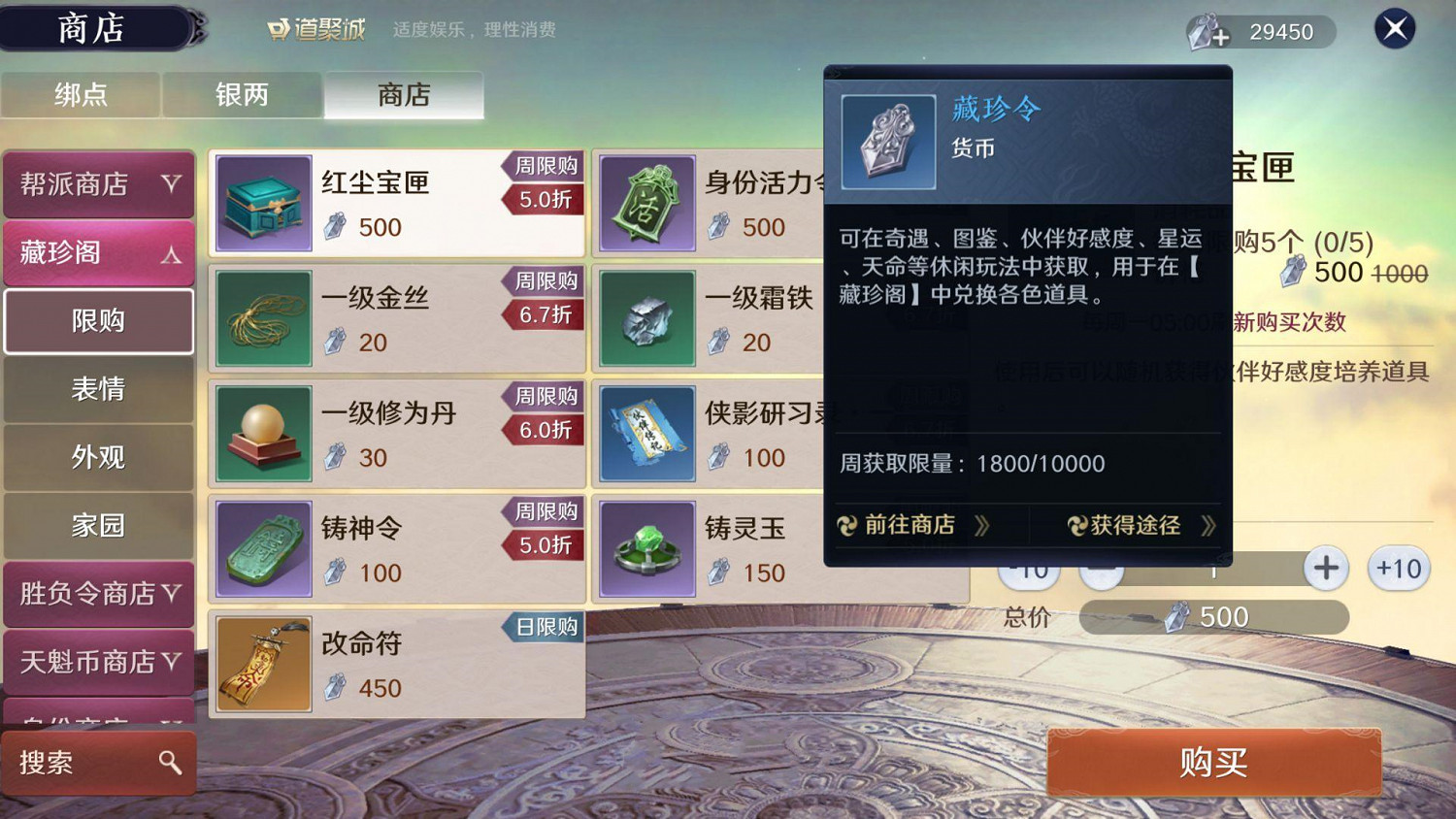Select the 铸神令 jade tablet icon
This screenshot has height=819, width=1456.
click(262, 546)
